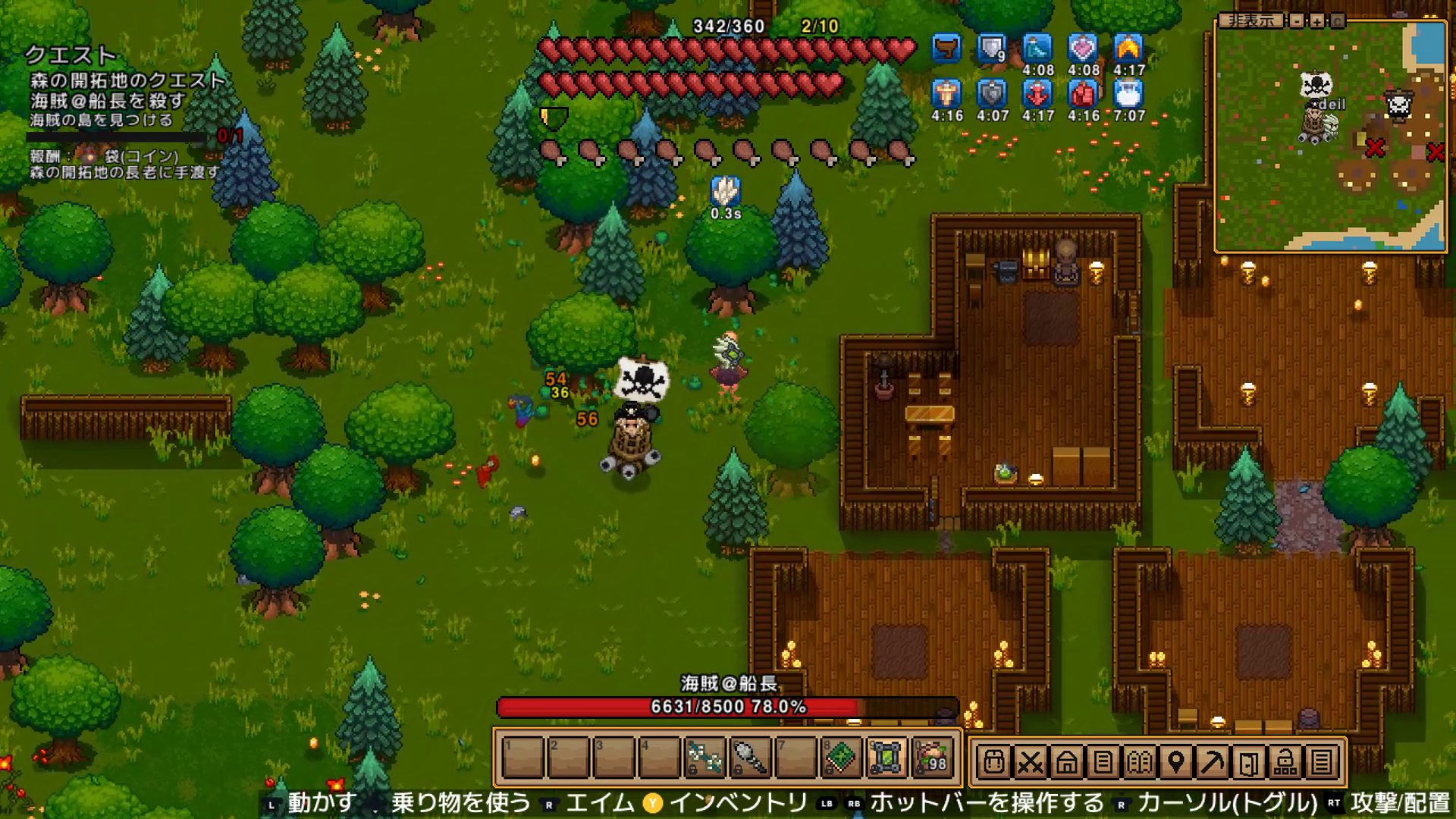Open the pickaxe crafting button
Viewport: 1456px width, 819px height.
point(1212,761)
